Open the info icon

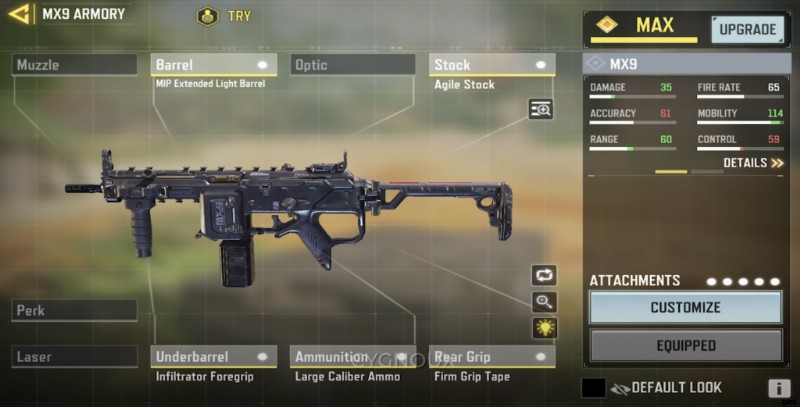coord(779,389)
